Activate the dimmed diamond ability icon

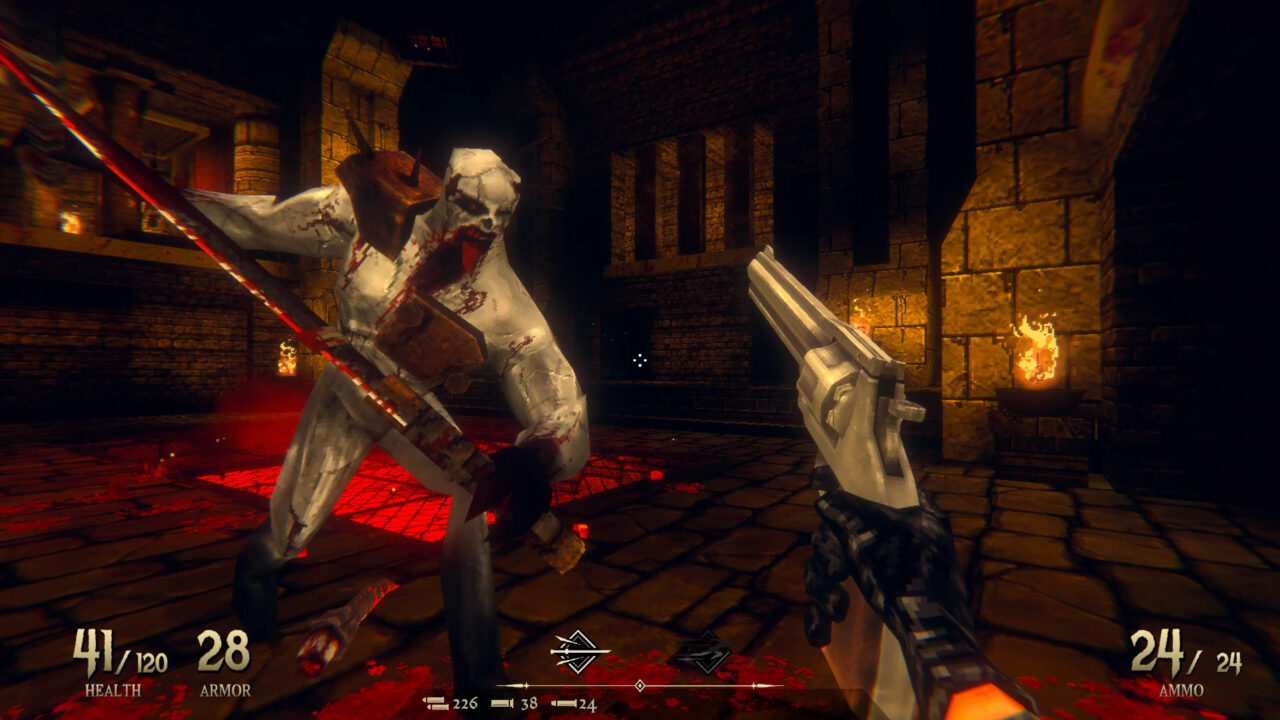point(701,652)
